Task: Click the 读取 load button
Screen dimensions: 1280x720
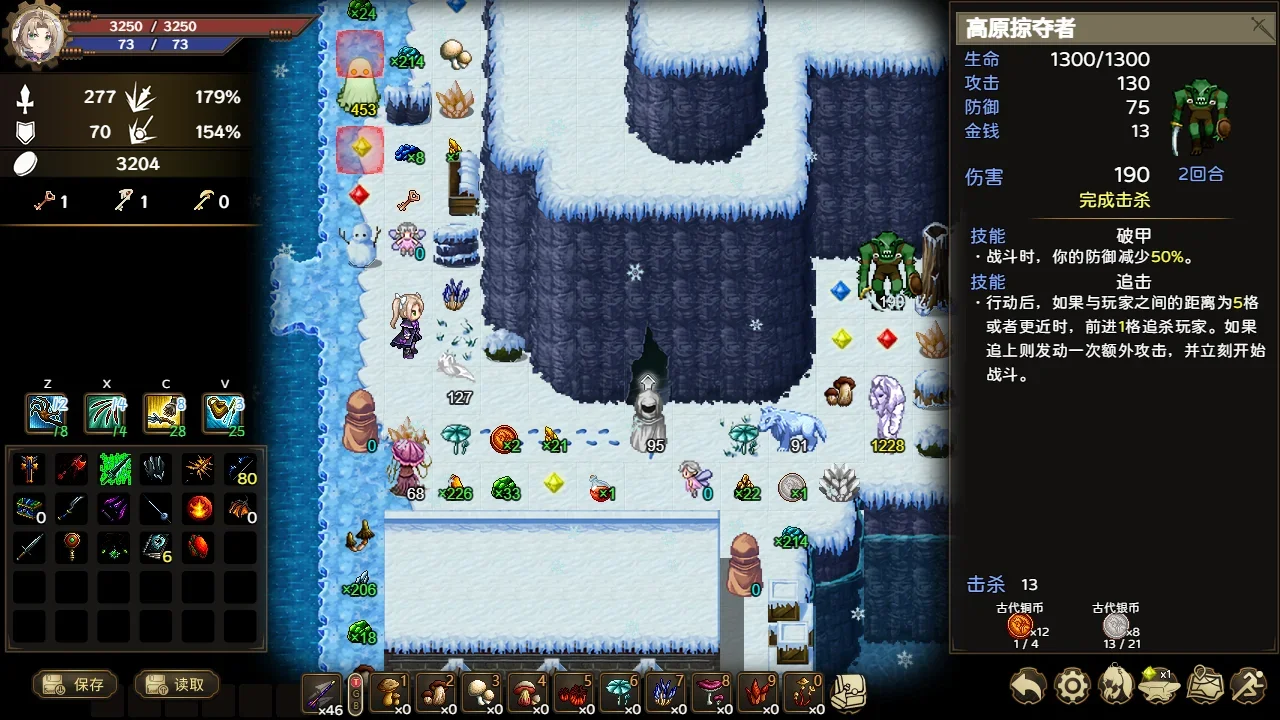Action: pos(176,685)
